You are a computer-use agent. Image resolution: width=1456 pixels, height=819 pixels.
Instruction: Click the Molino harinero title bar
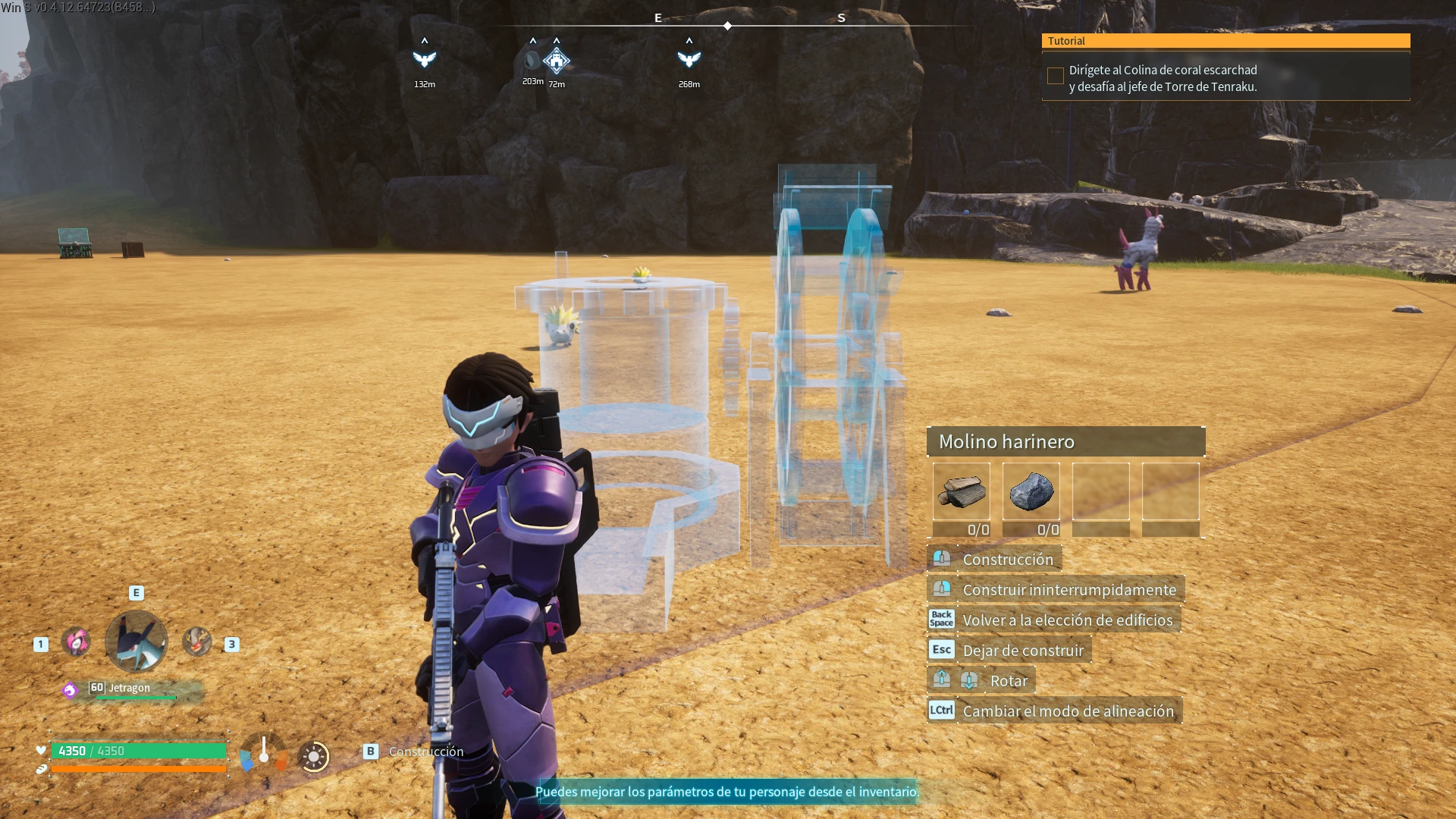[1065, 441]
